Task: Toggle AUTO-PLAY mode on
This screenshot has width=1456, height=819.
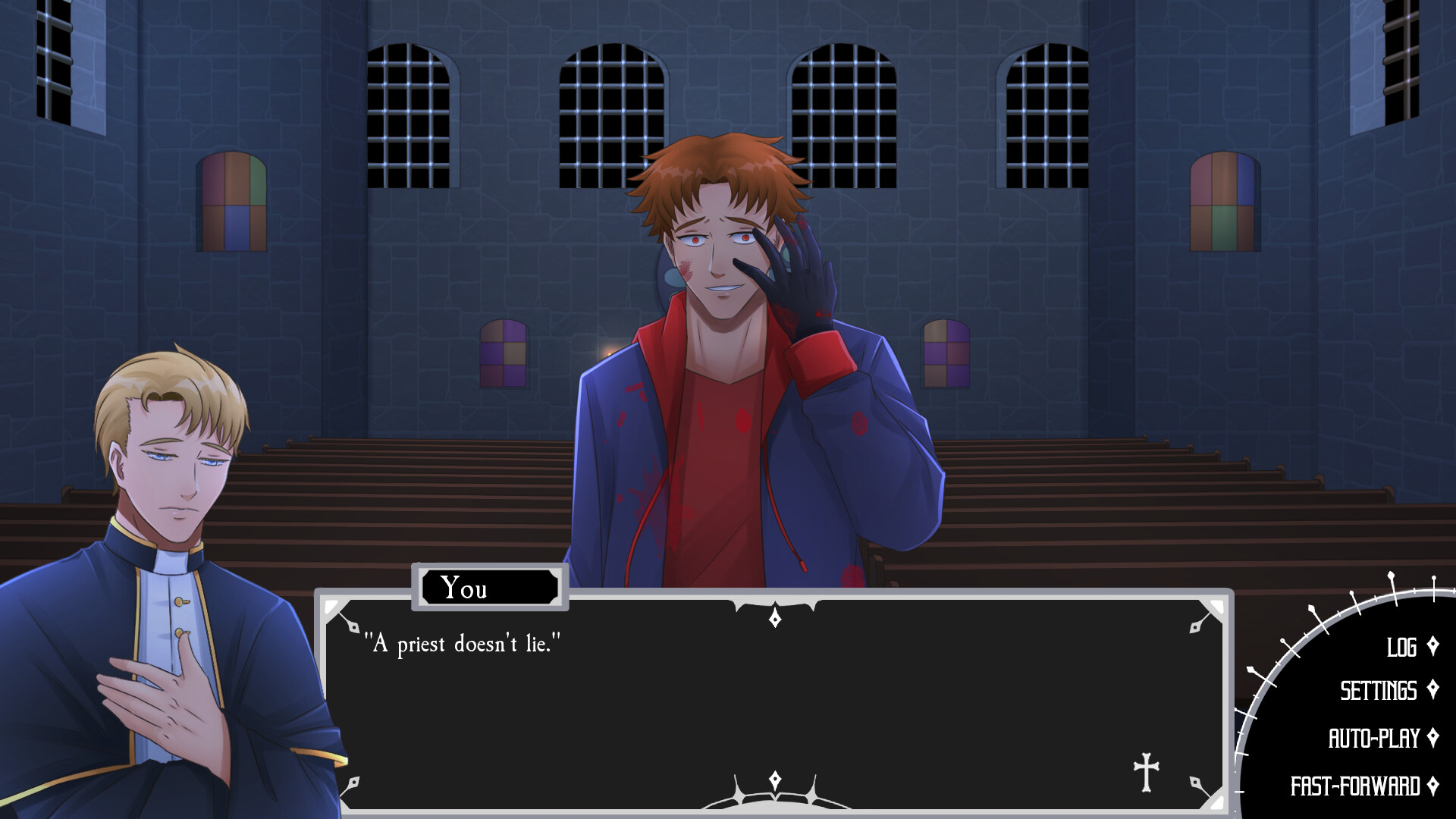Action: pos(1376,734)
